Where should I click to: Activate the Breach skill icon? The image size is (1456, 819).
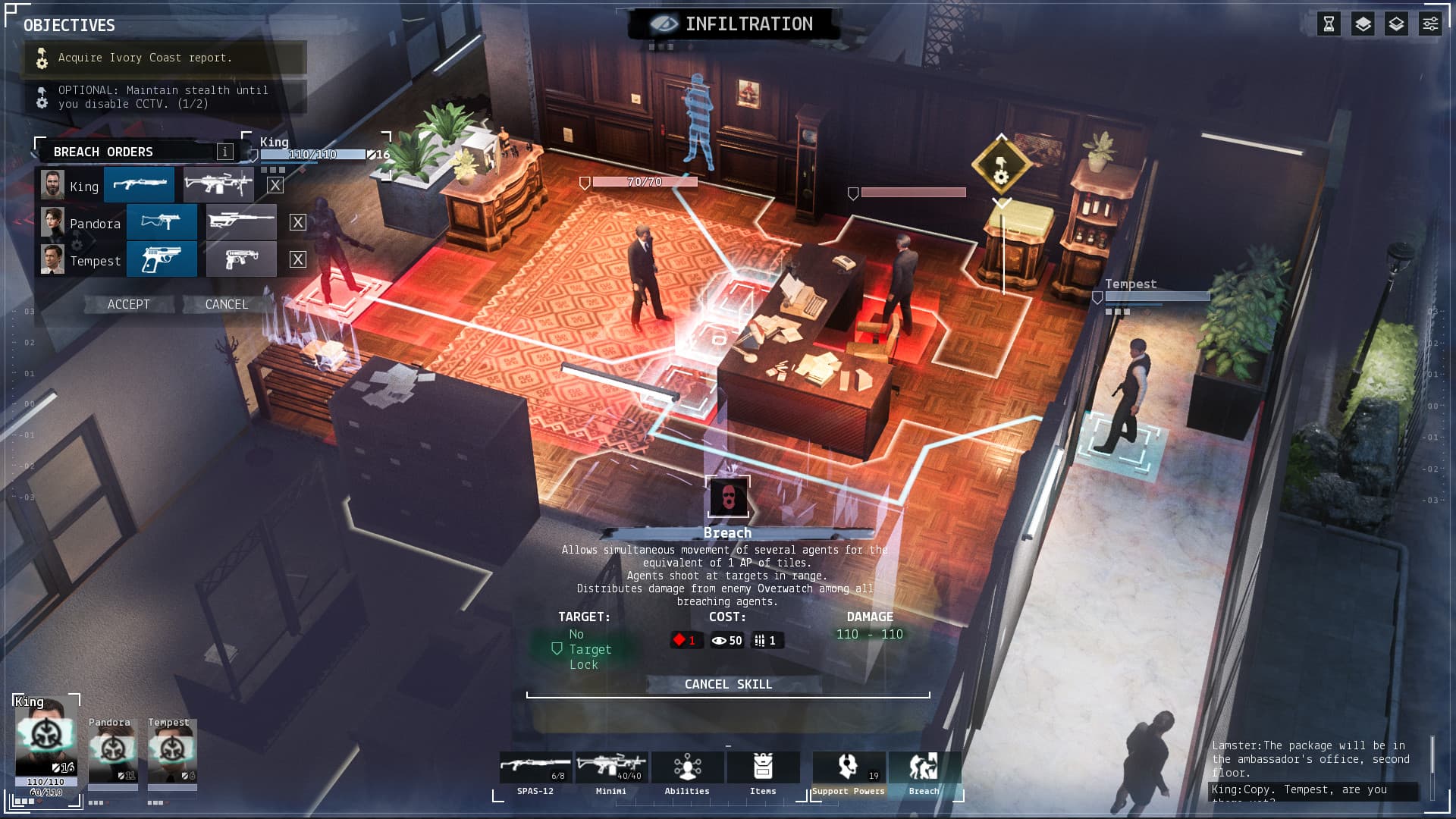click(924, 767)
